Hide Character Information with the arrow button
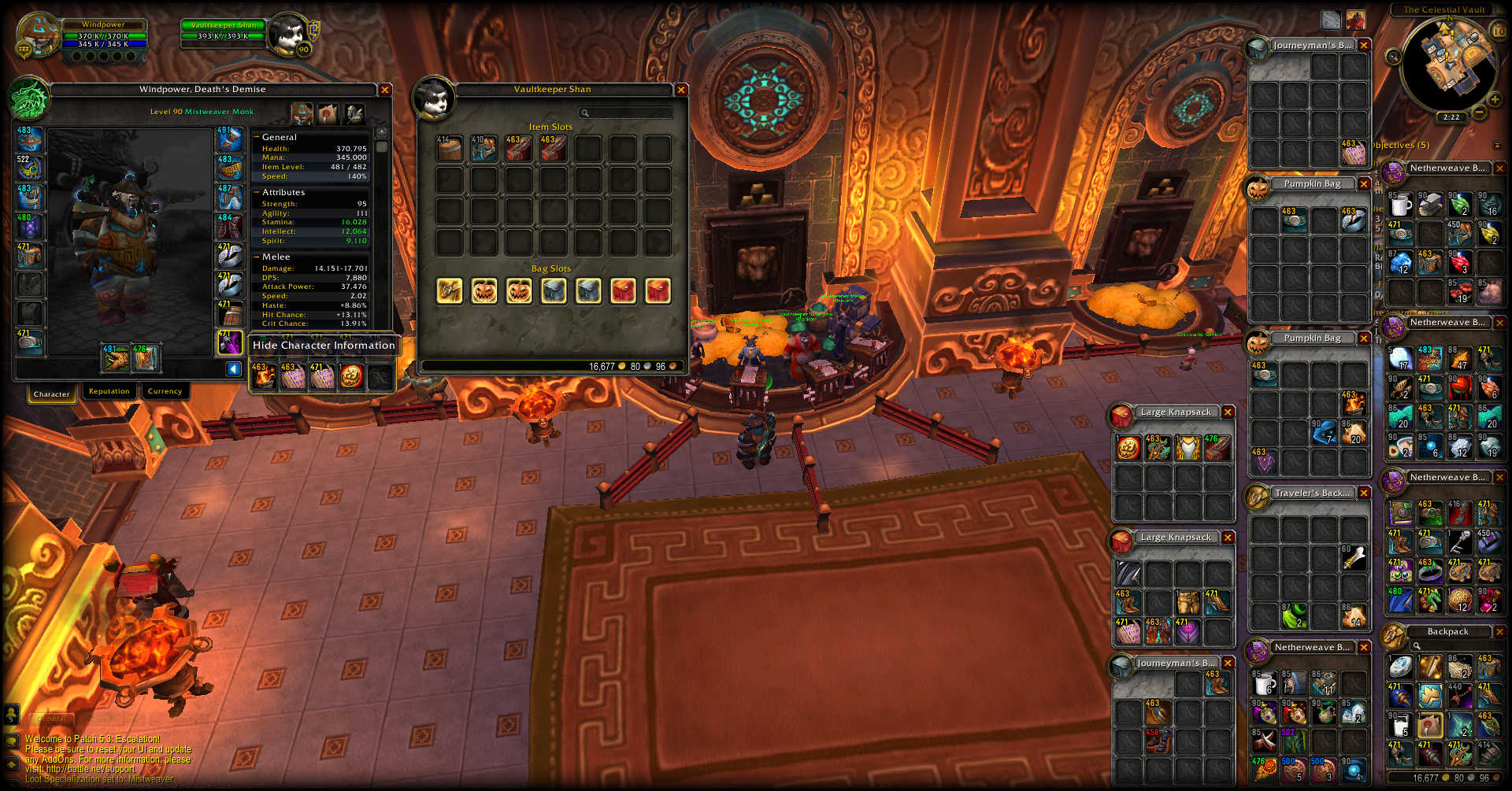The image size is (1512, 791). pyautogui.click(x=234, y=369)
